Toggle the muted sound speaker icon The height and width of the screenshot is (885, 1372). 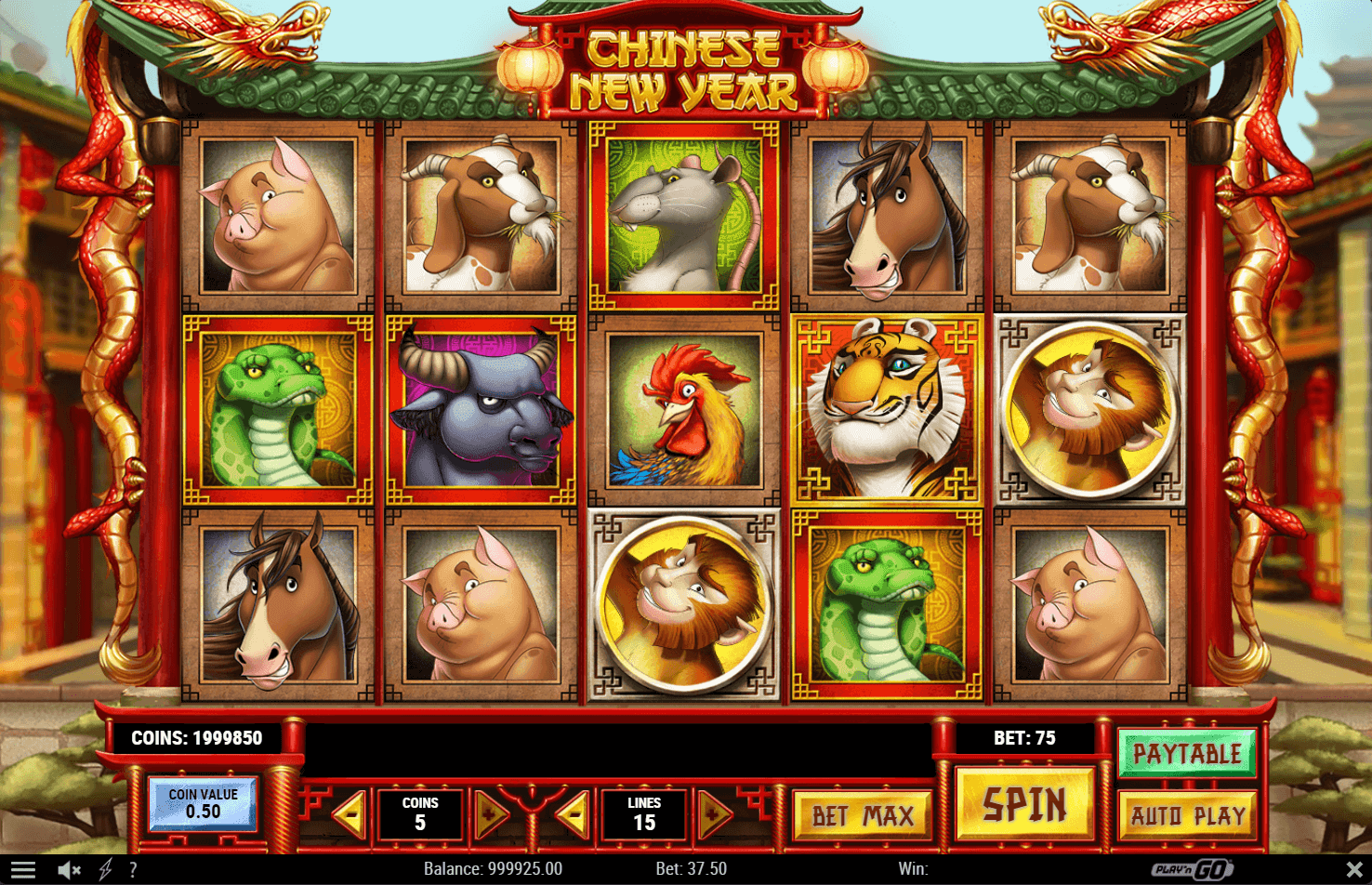click(x=70, y=870)
